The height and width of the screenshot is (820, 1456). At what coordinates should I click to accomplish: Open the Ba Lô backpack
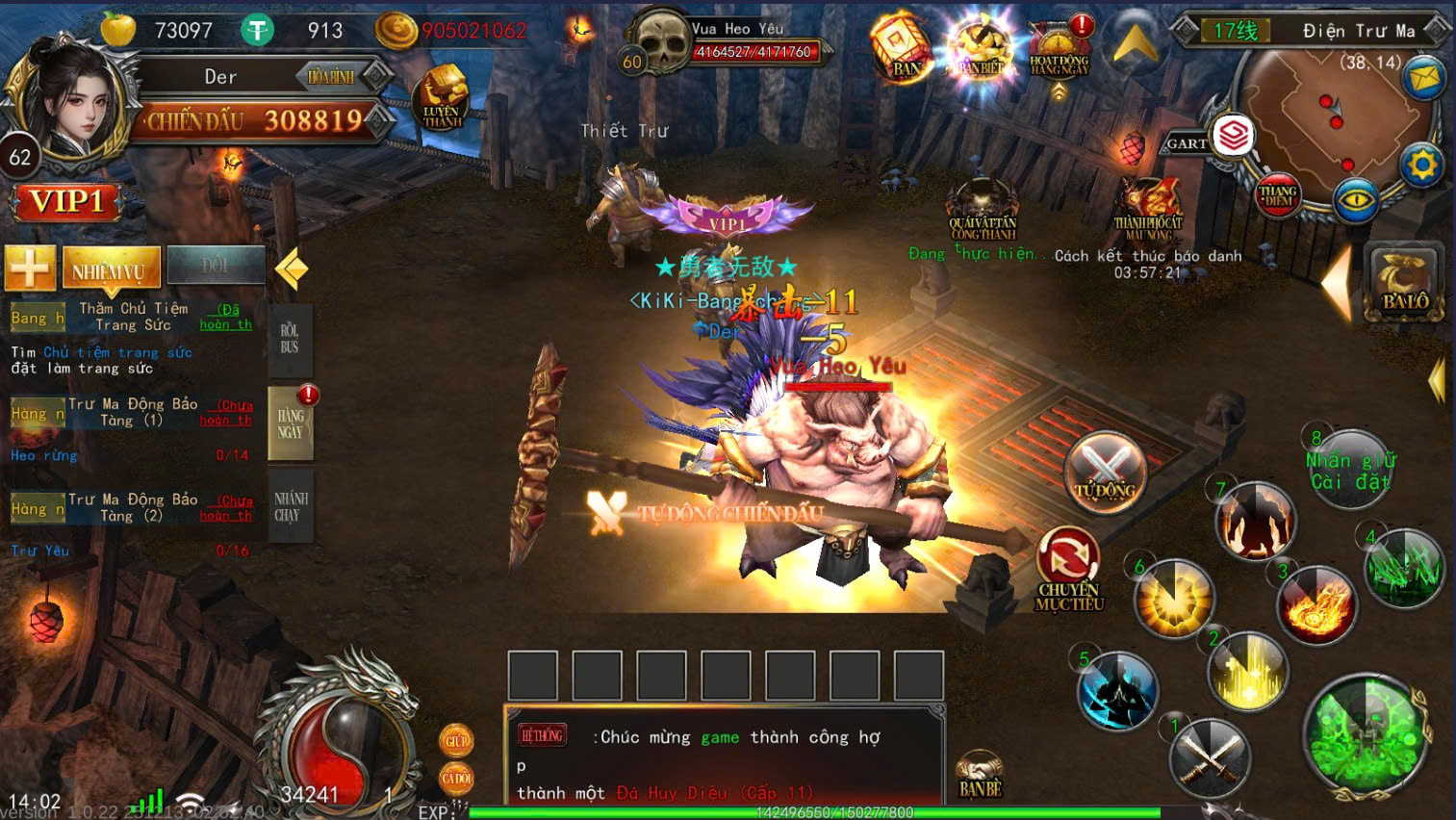1405,282
